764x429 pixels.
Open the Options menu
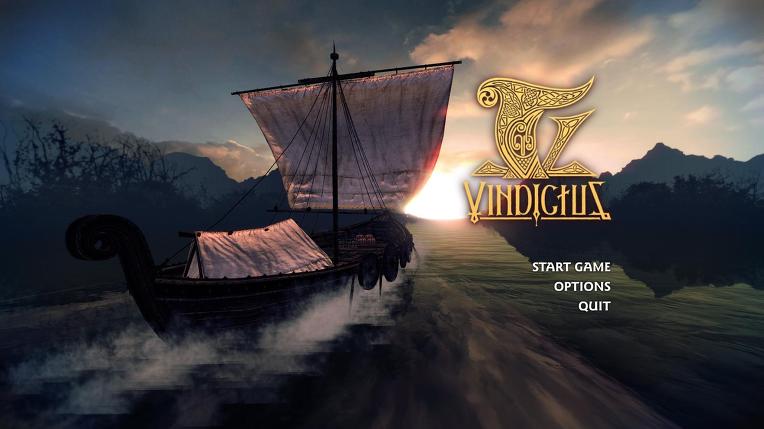pyautogui.click(x=582, y=286)
